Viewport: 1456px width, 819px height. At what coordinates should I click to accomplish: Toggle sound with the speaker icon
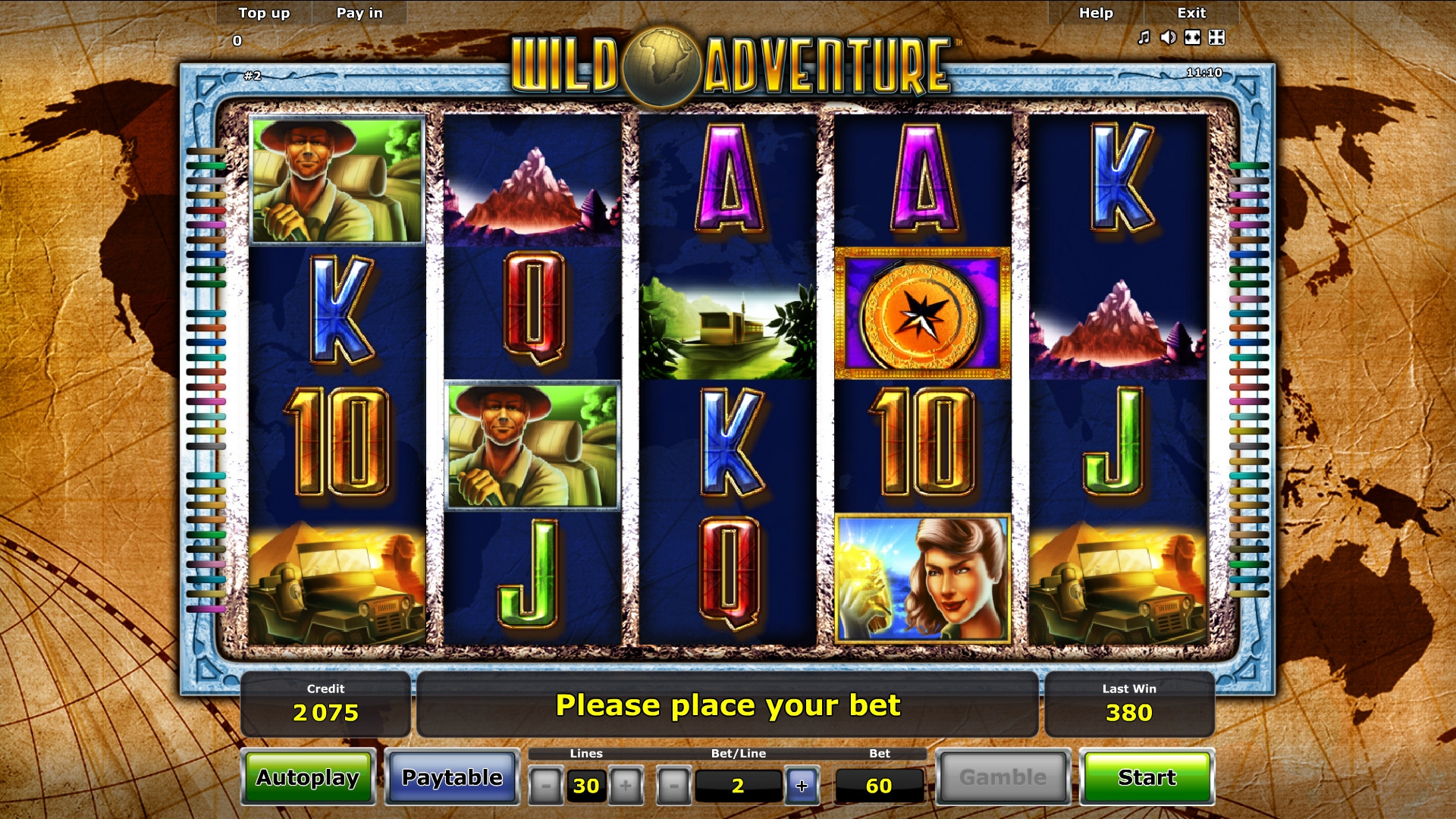1169,37
